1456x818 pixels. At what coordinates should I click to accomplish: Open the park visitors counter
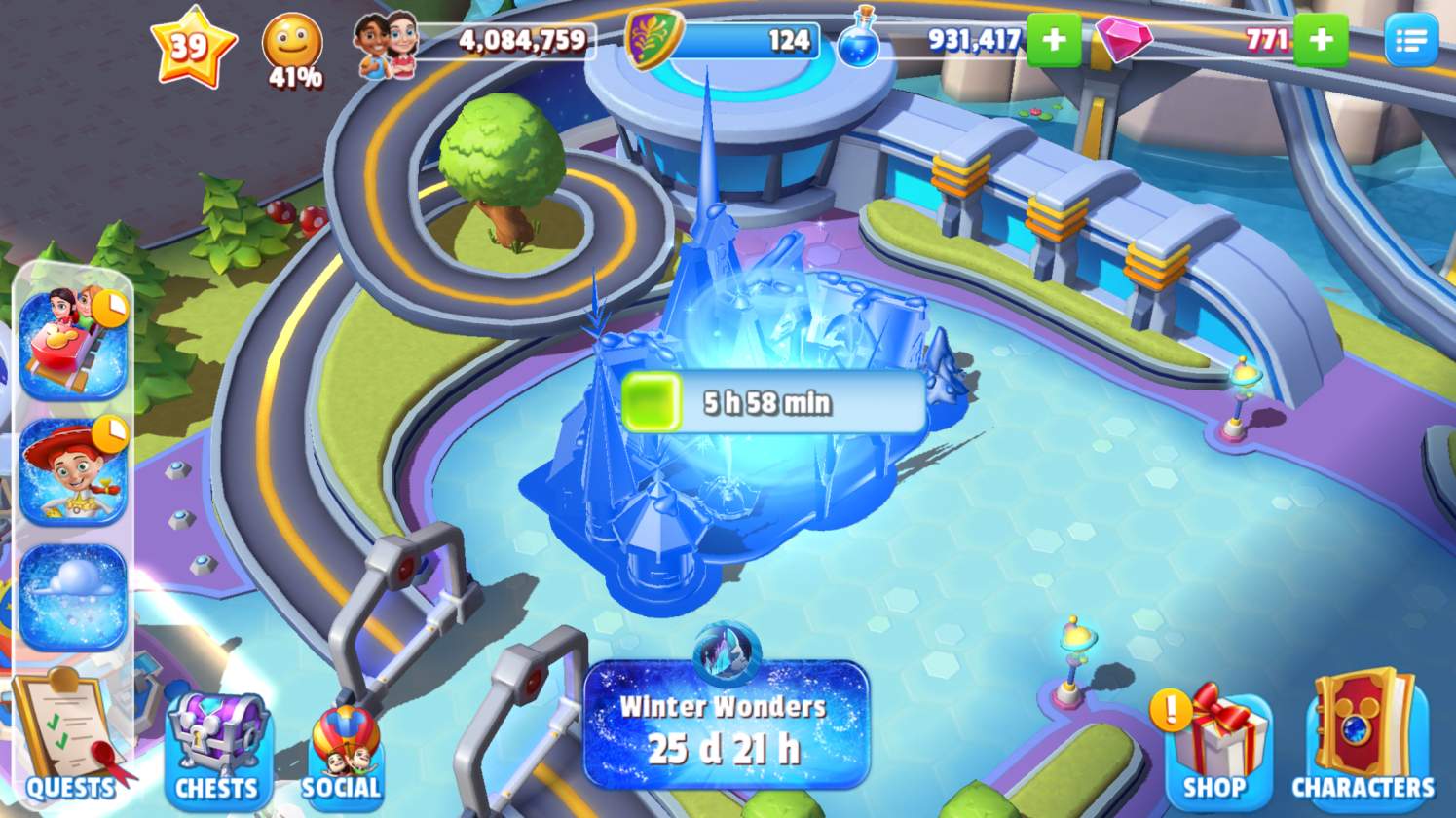coord(477,42)
